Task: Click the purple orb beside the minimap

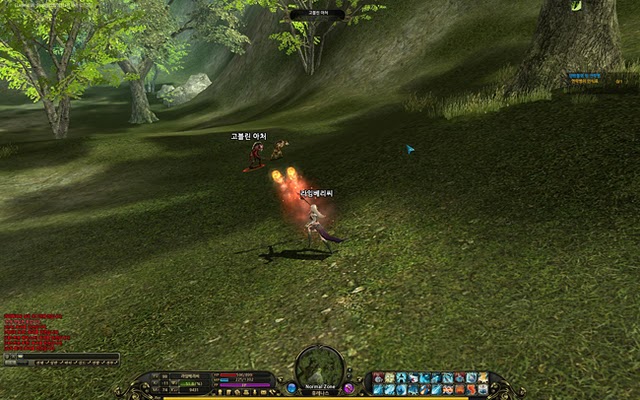Action: pyautogui.click(x=349, y=387)
